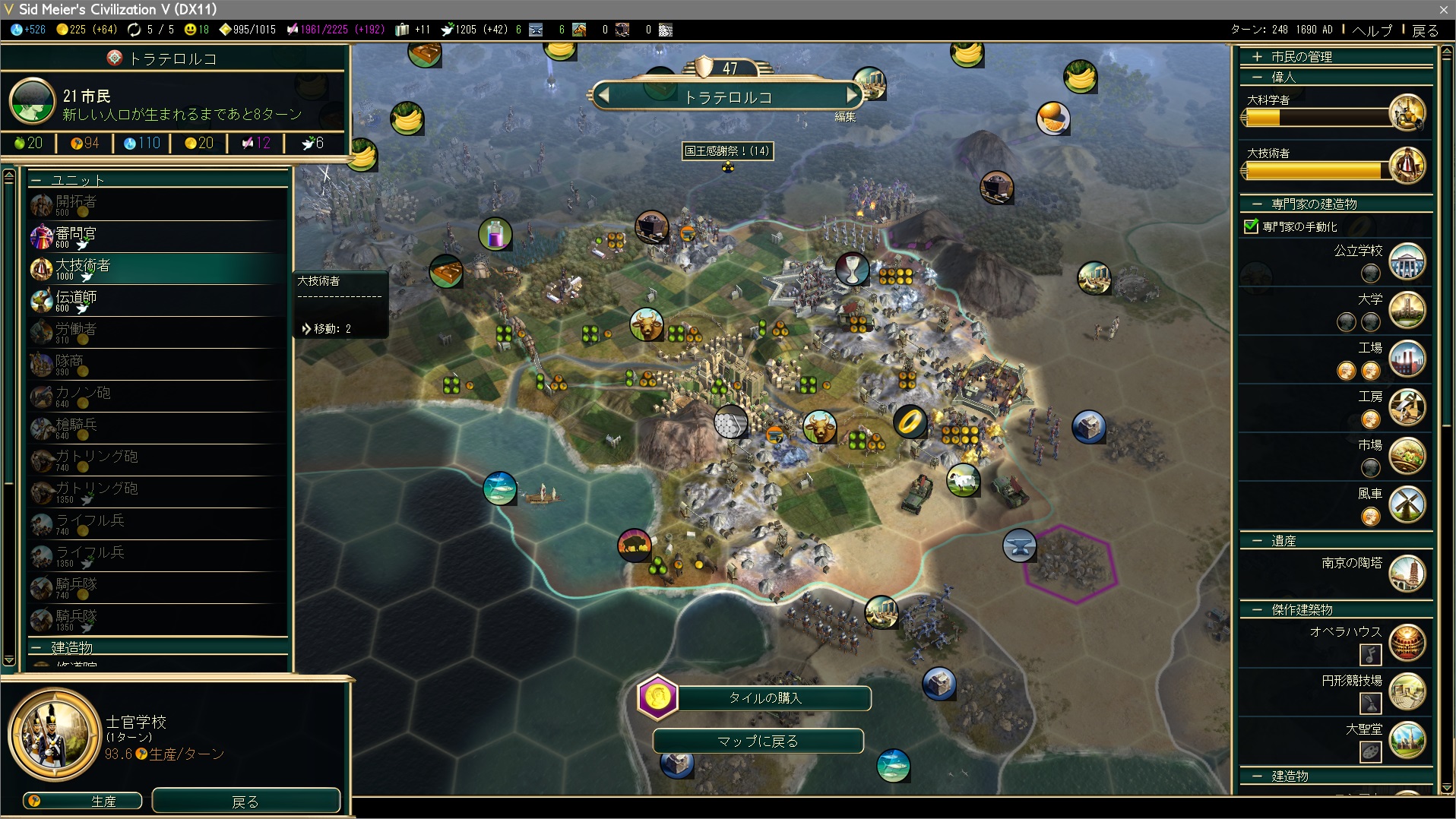Switch to the 生産 production mode

[x=83, y=801]
